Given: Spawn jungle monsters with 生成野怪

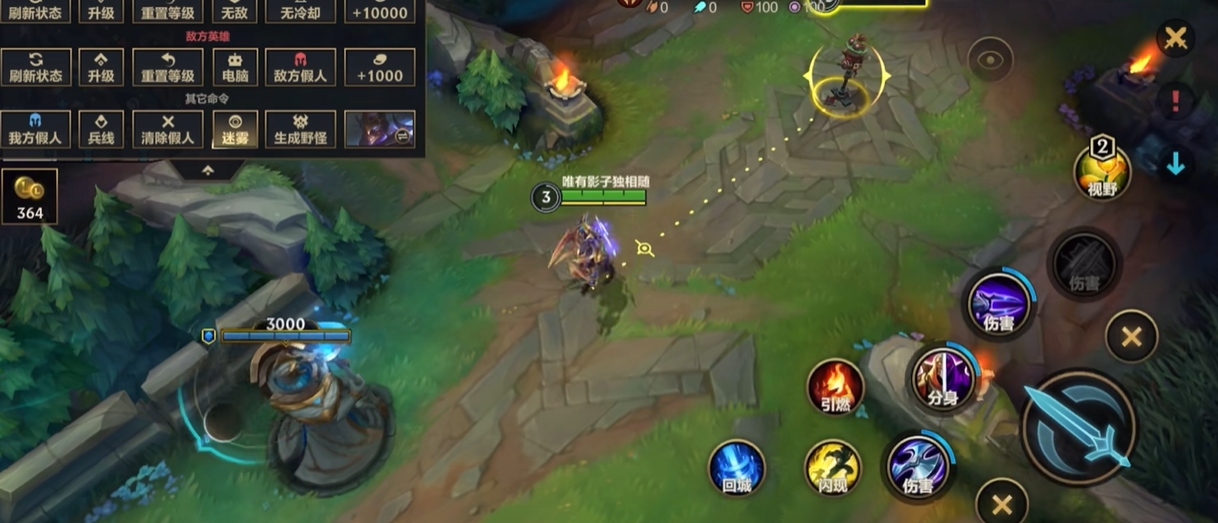Looking at the screenshot, I should (x=300, y=129).
